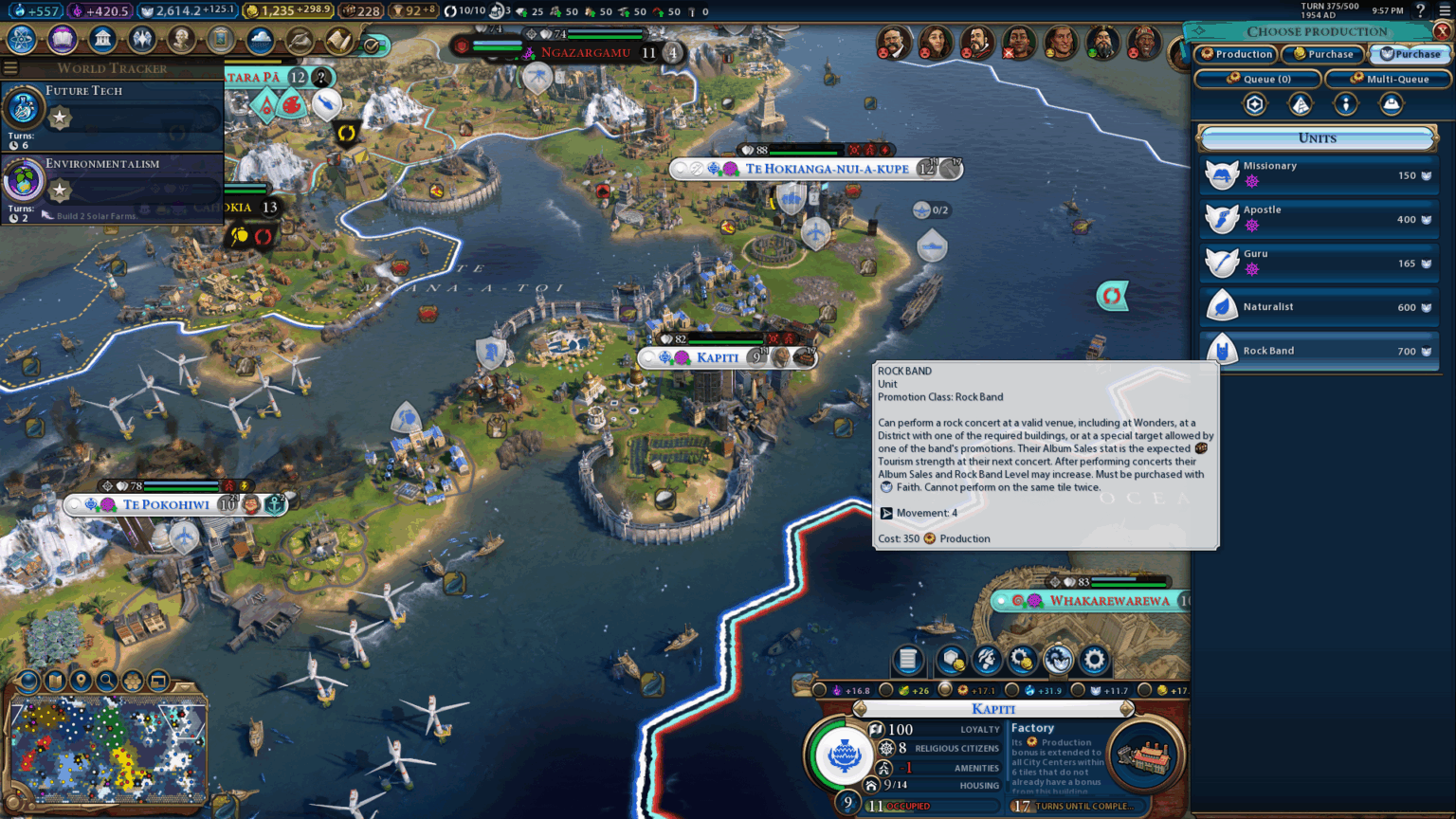Click the Multi-Queue button
The height and width of the screenshot is (819, 1456).
1387,79
